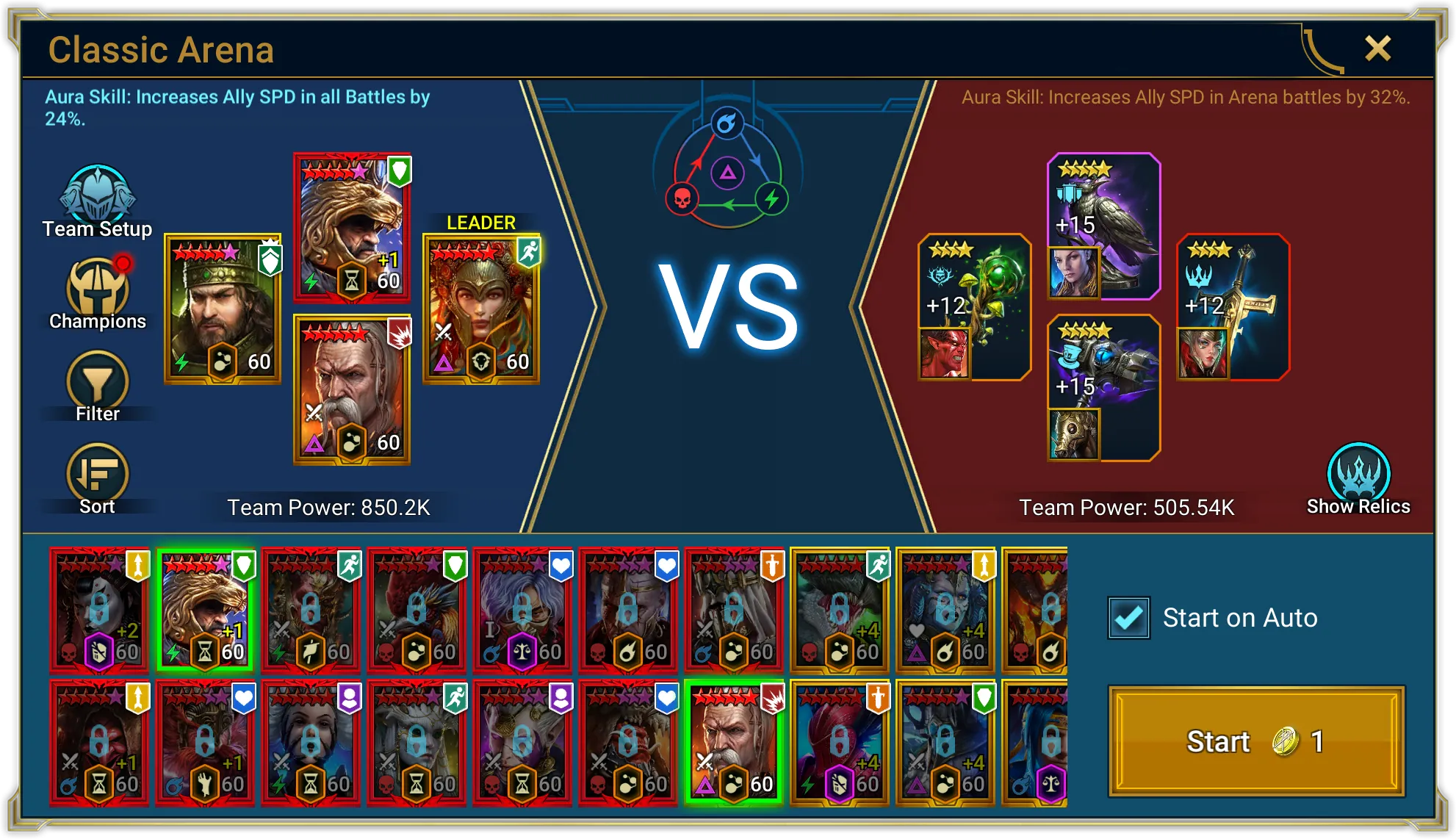
Task: Select the green-crowned bearded champion in team
Action: 223,309
